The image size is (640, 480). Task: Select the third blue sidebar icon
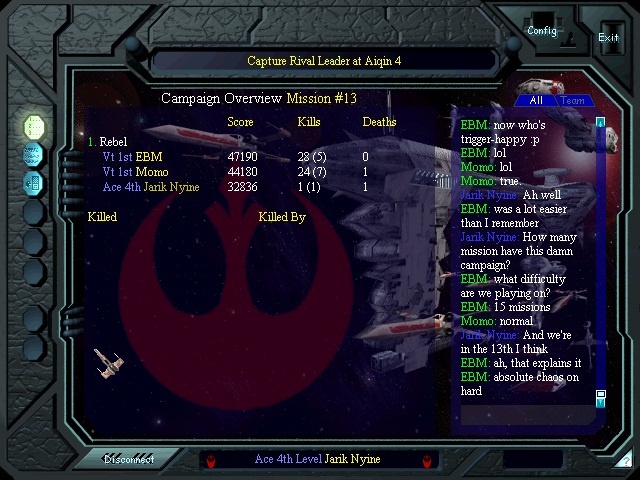[34, 182]
